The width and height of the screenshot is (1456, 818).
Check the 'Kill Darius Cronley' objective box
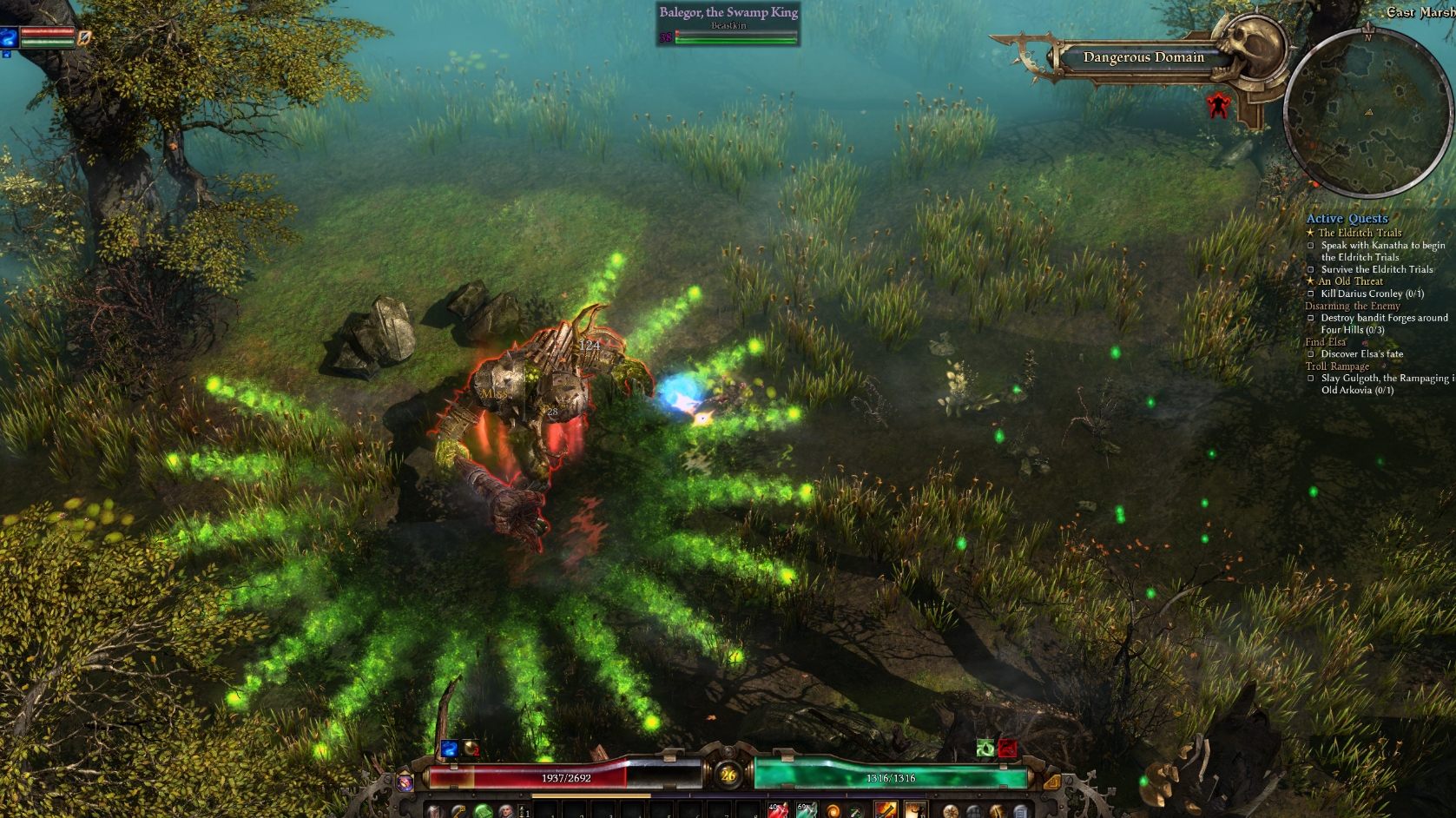(1311, 294)
